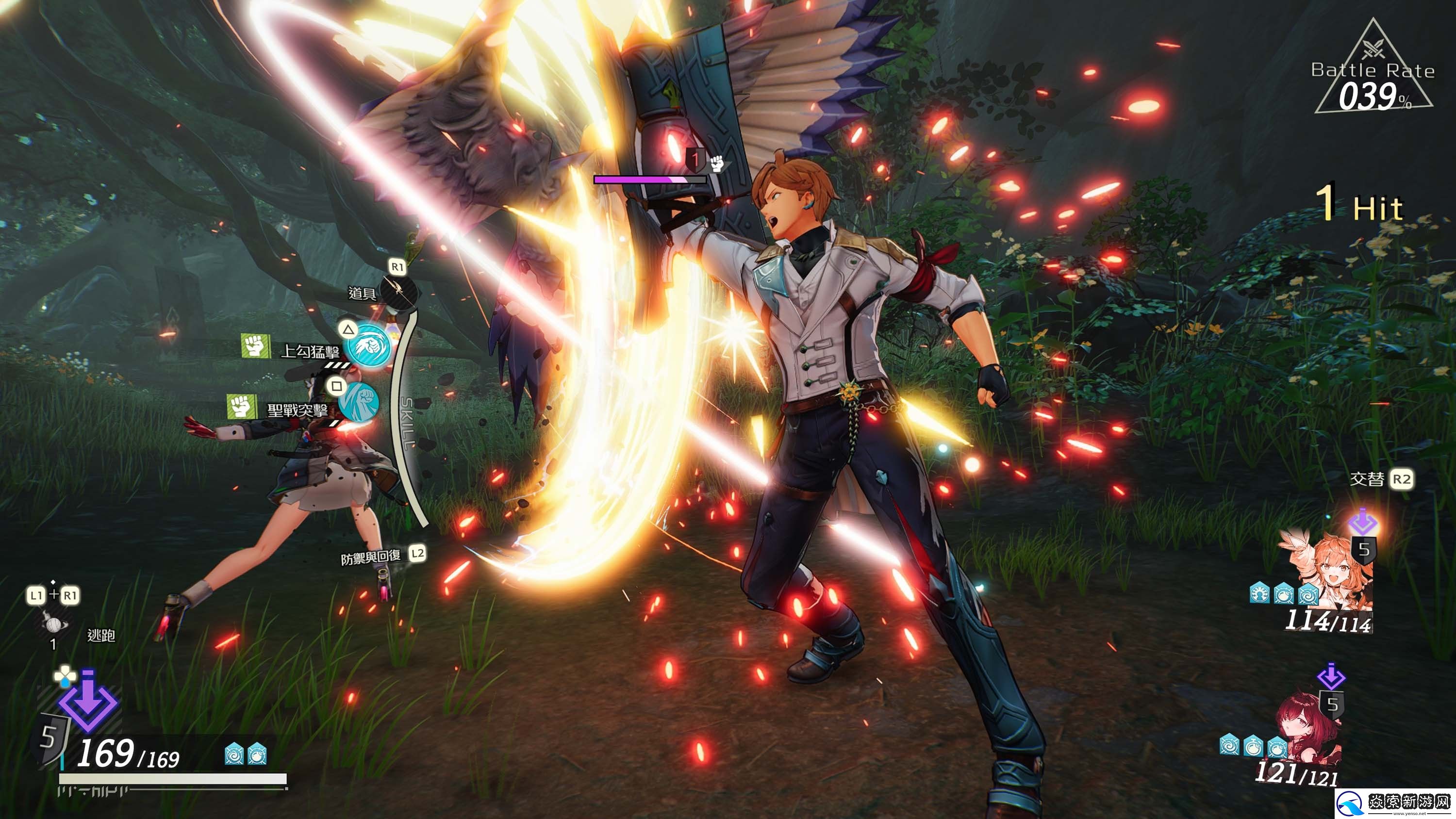Select the 防禦與回復 option

point(371,557)
